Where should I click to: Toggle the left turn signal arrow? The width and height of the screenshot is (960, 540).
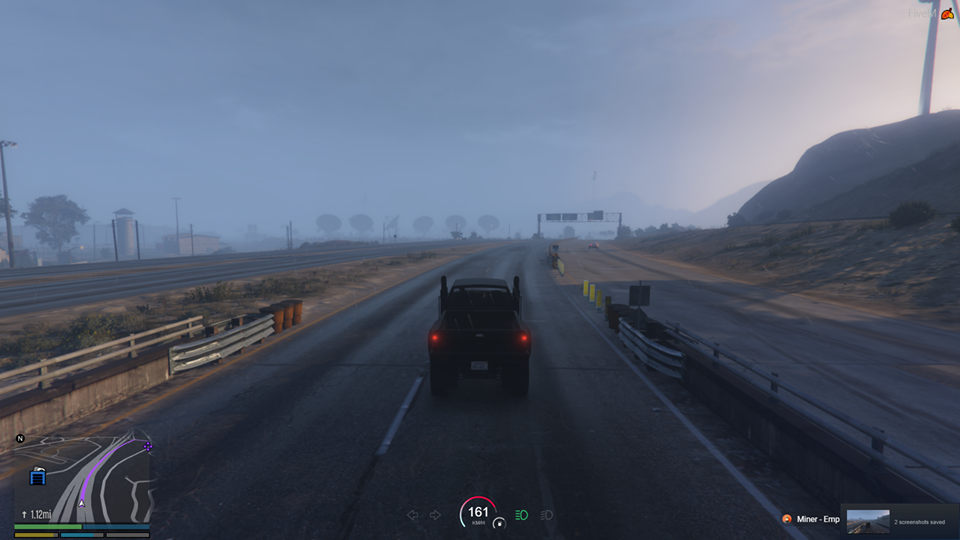tap(412, 515)
